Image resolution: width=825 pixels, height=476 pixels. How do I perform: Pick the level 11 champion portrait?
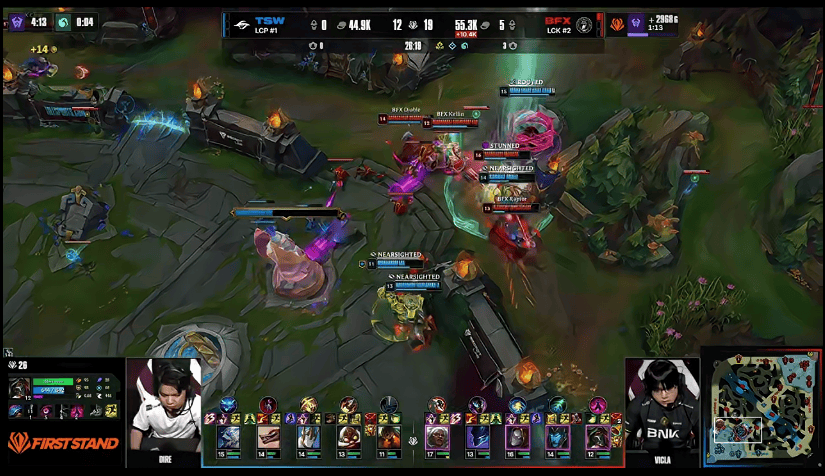coord(389,437)
